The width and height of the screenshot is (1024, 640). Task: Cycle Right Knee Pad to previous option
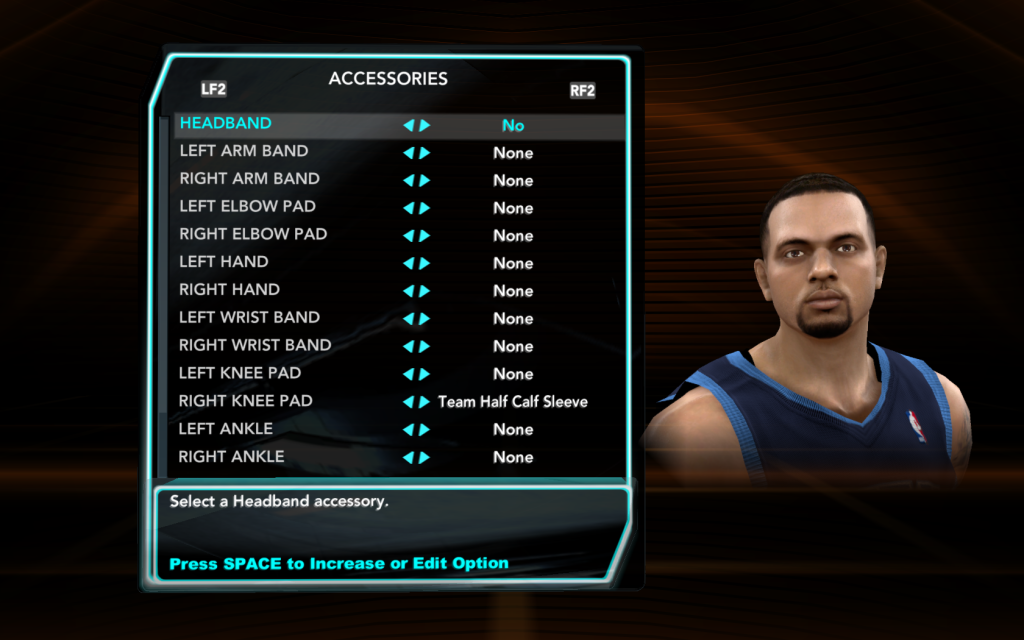[408, 402]
